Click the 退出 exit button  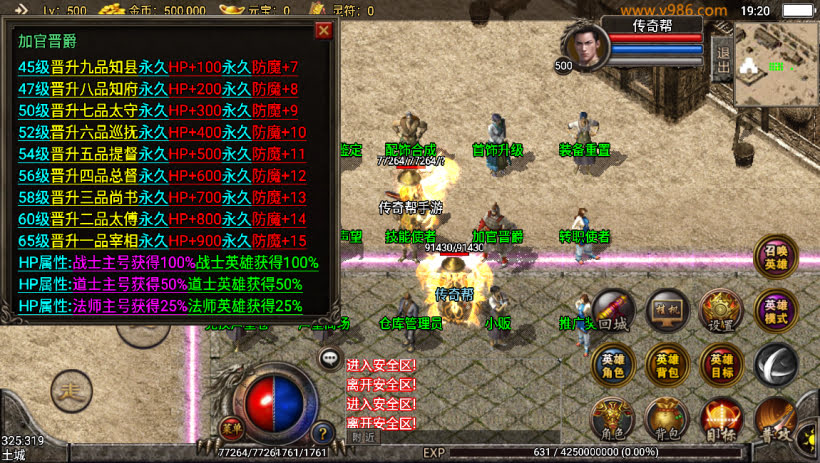point(721,61)
